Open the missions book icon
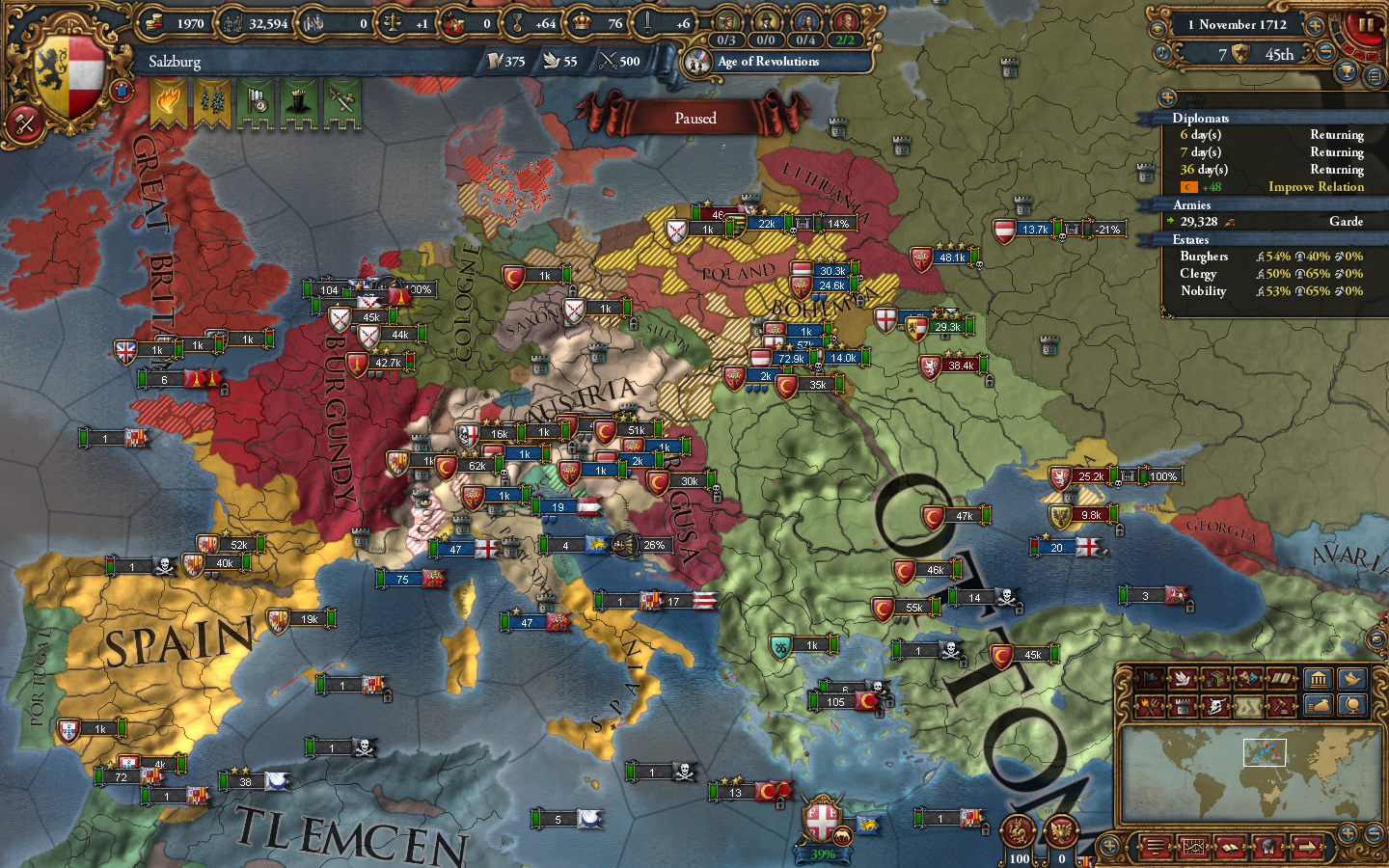This screenshot has width=1389, height=868. click(1282, 680)
